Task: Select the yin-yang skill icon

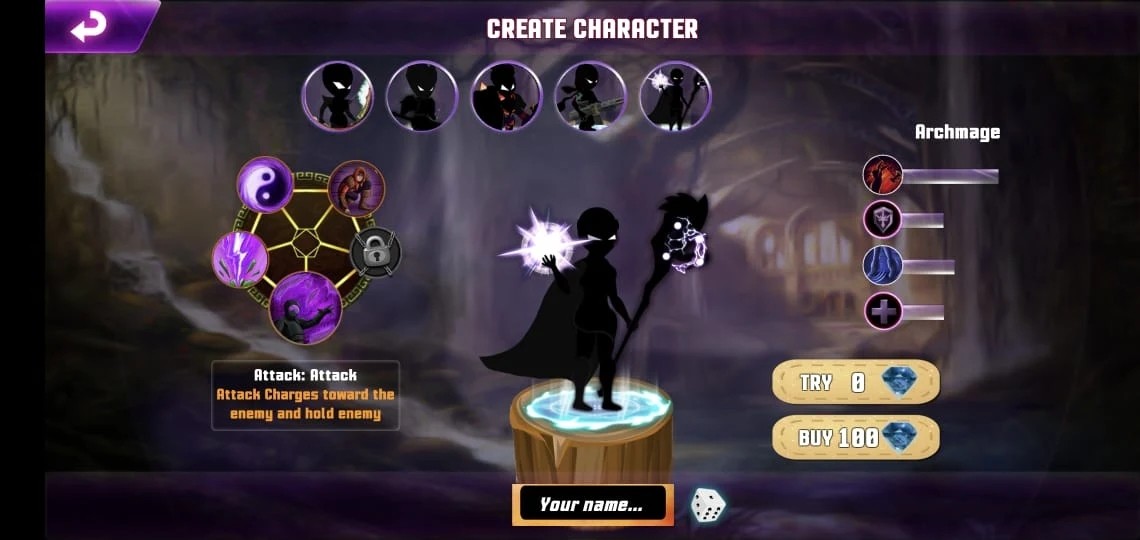Action: pos(265,185)
